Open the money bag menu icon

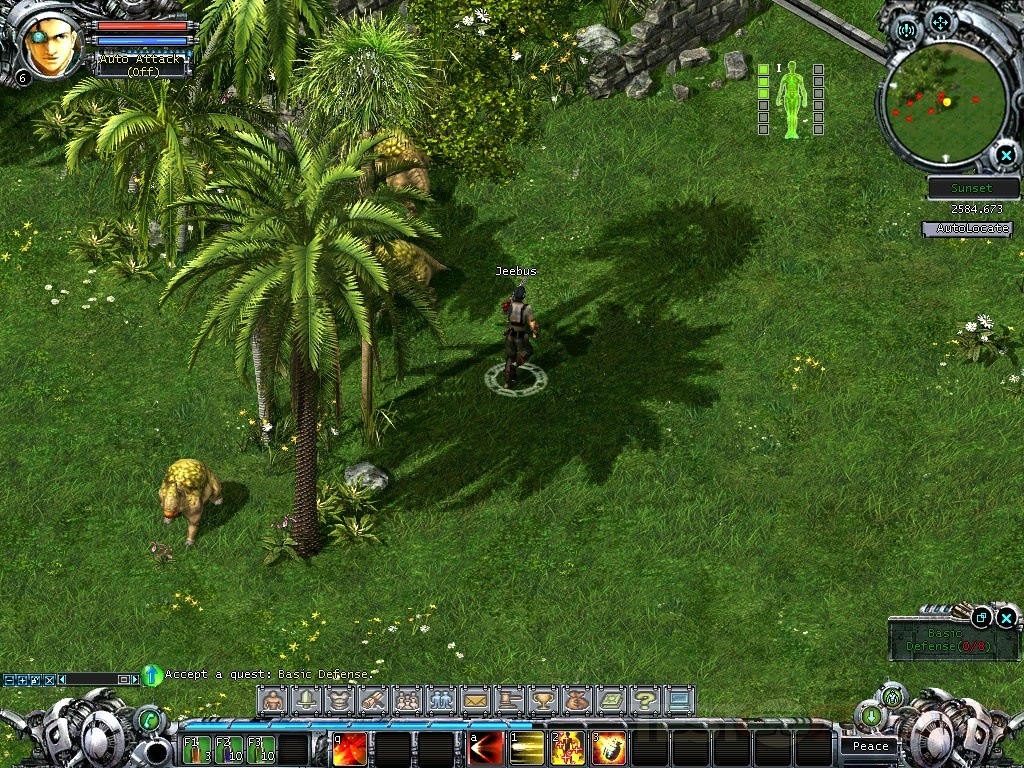point(577,700)
